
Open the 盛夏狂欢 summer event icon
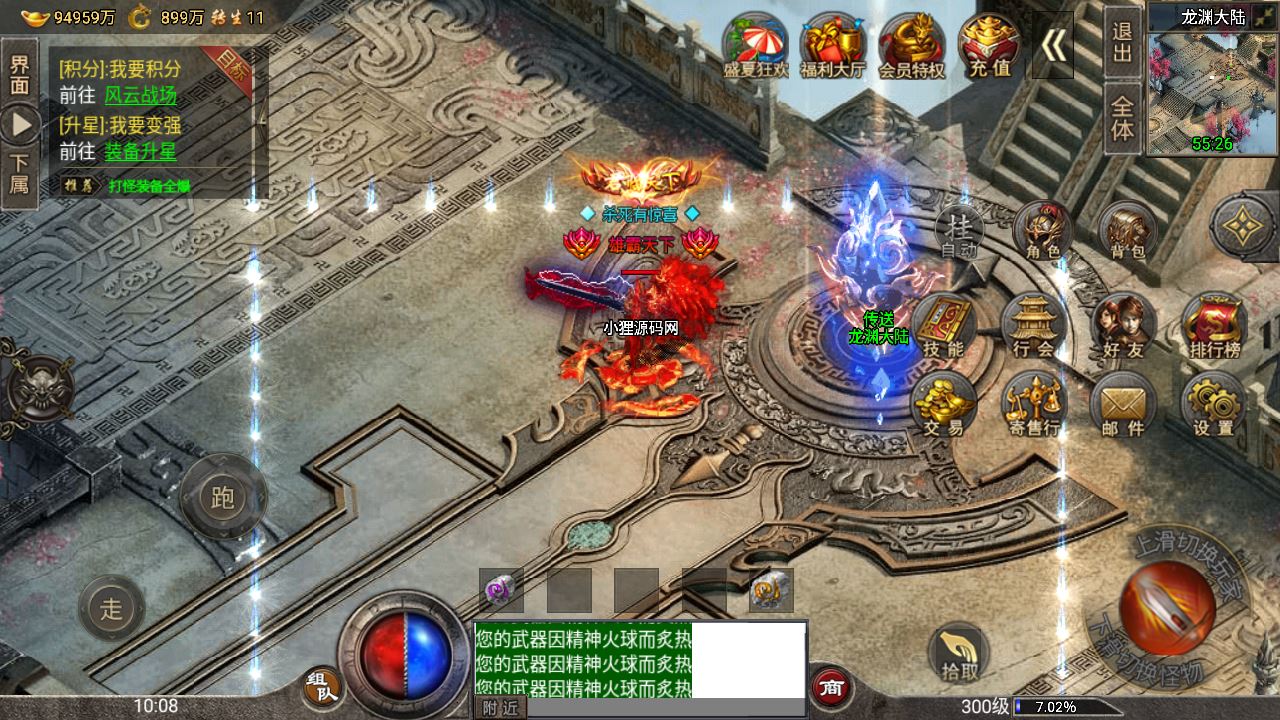756,46
